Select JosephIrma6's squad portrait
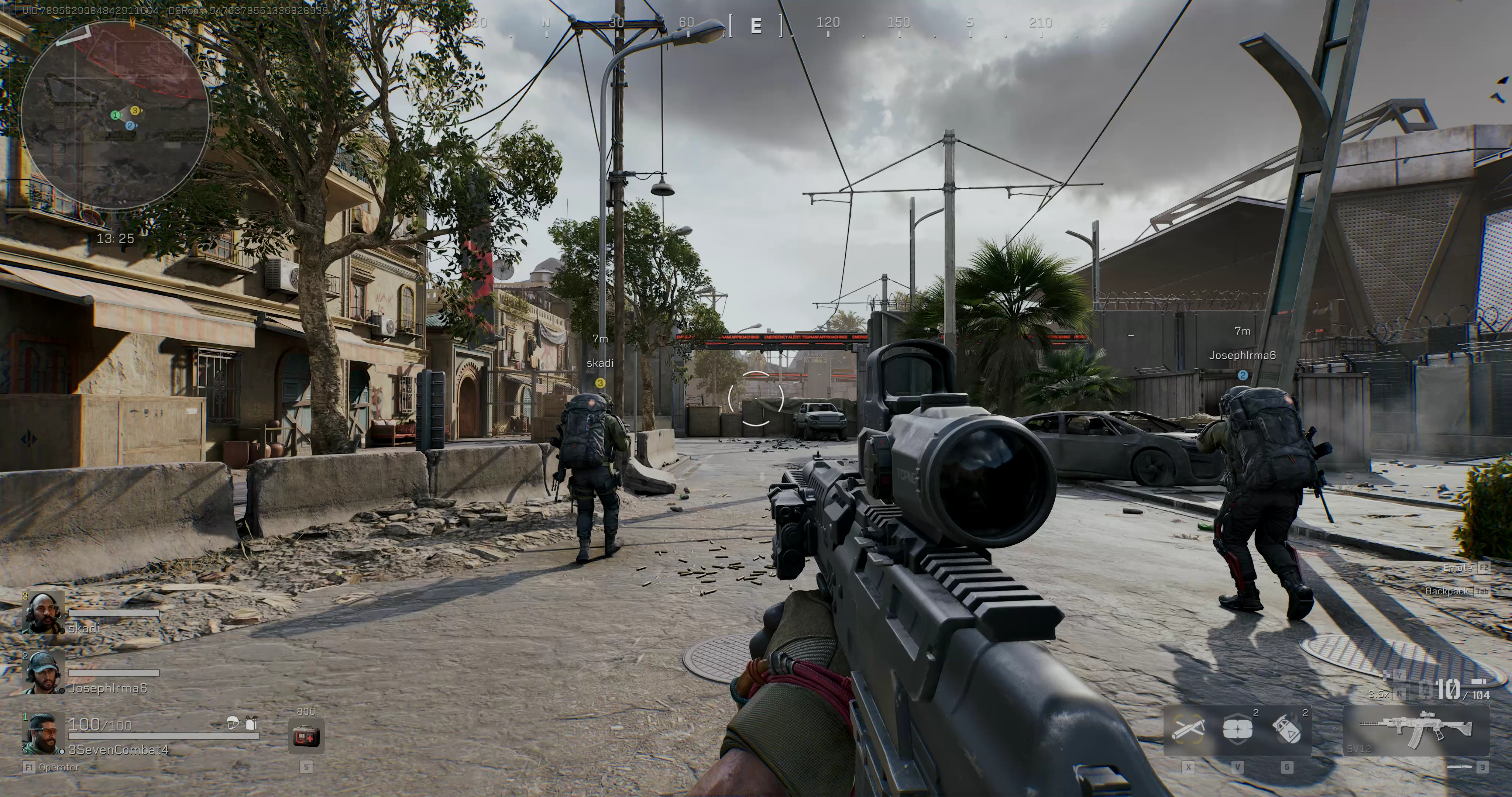Screen dimensions: 1512x797 (43, 673)
